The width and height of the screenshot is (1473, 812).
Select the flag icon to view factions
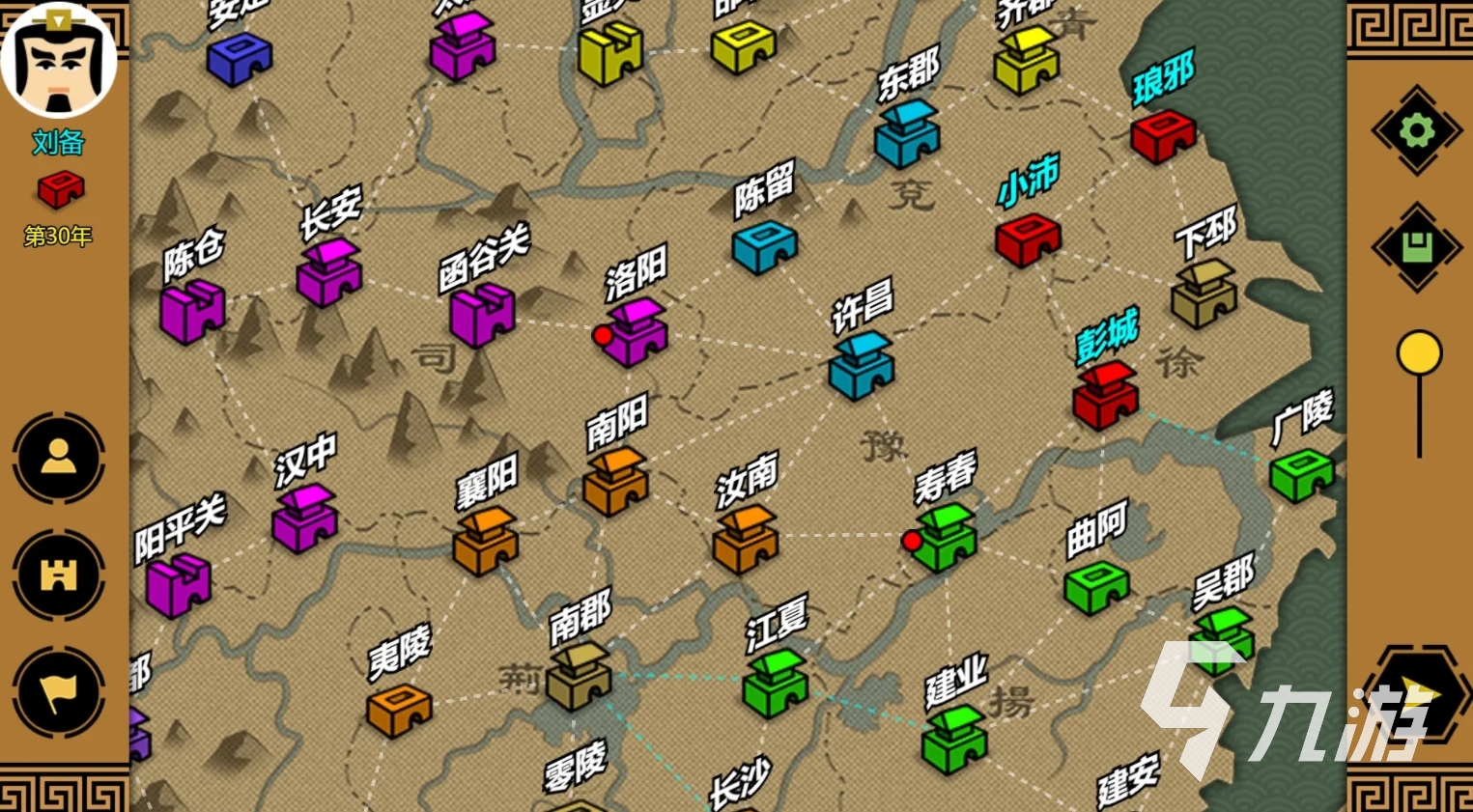58,687
